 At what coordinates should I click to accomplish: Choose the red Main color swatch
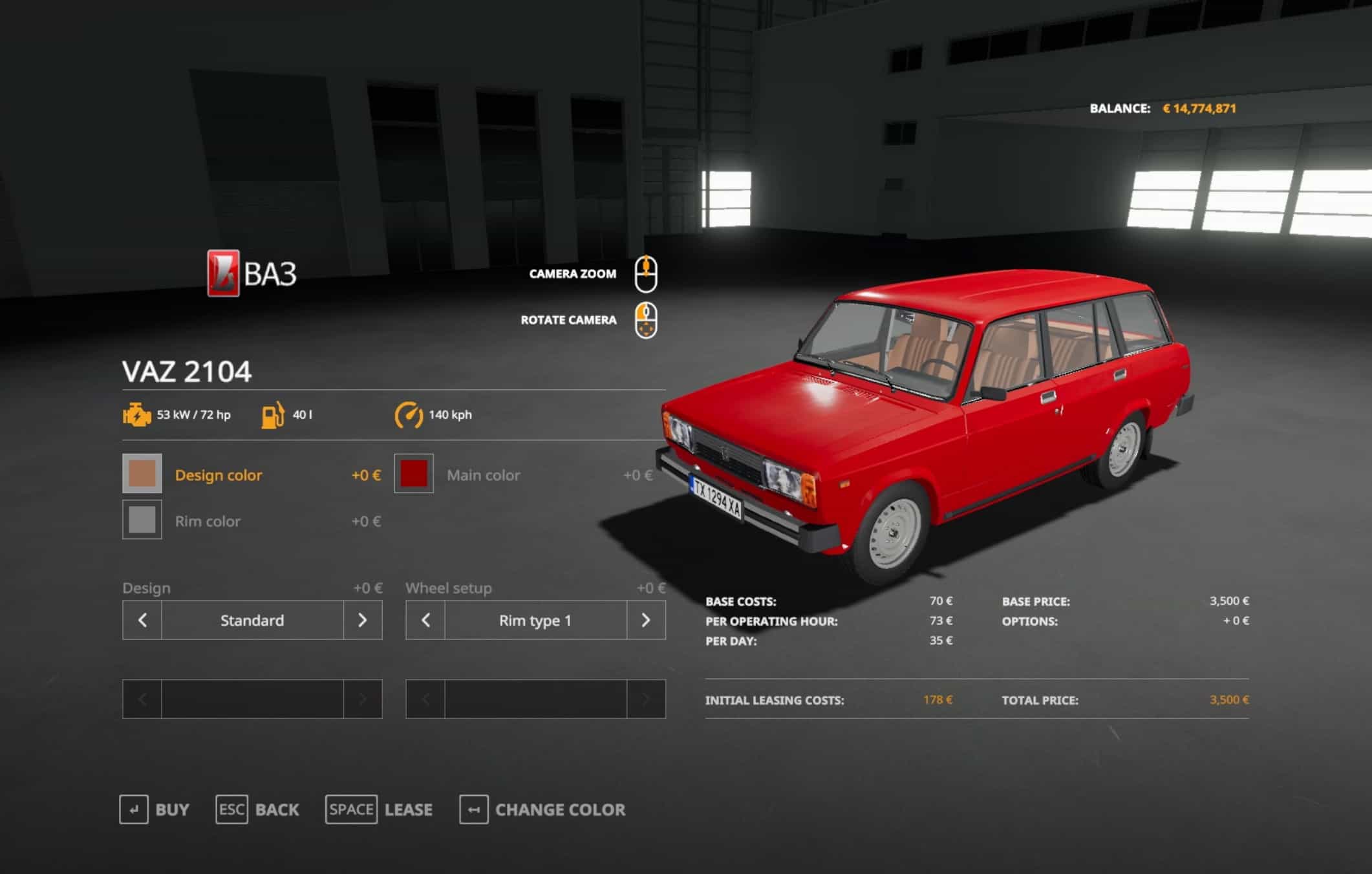click(x=414, y=474)
